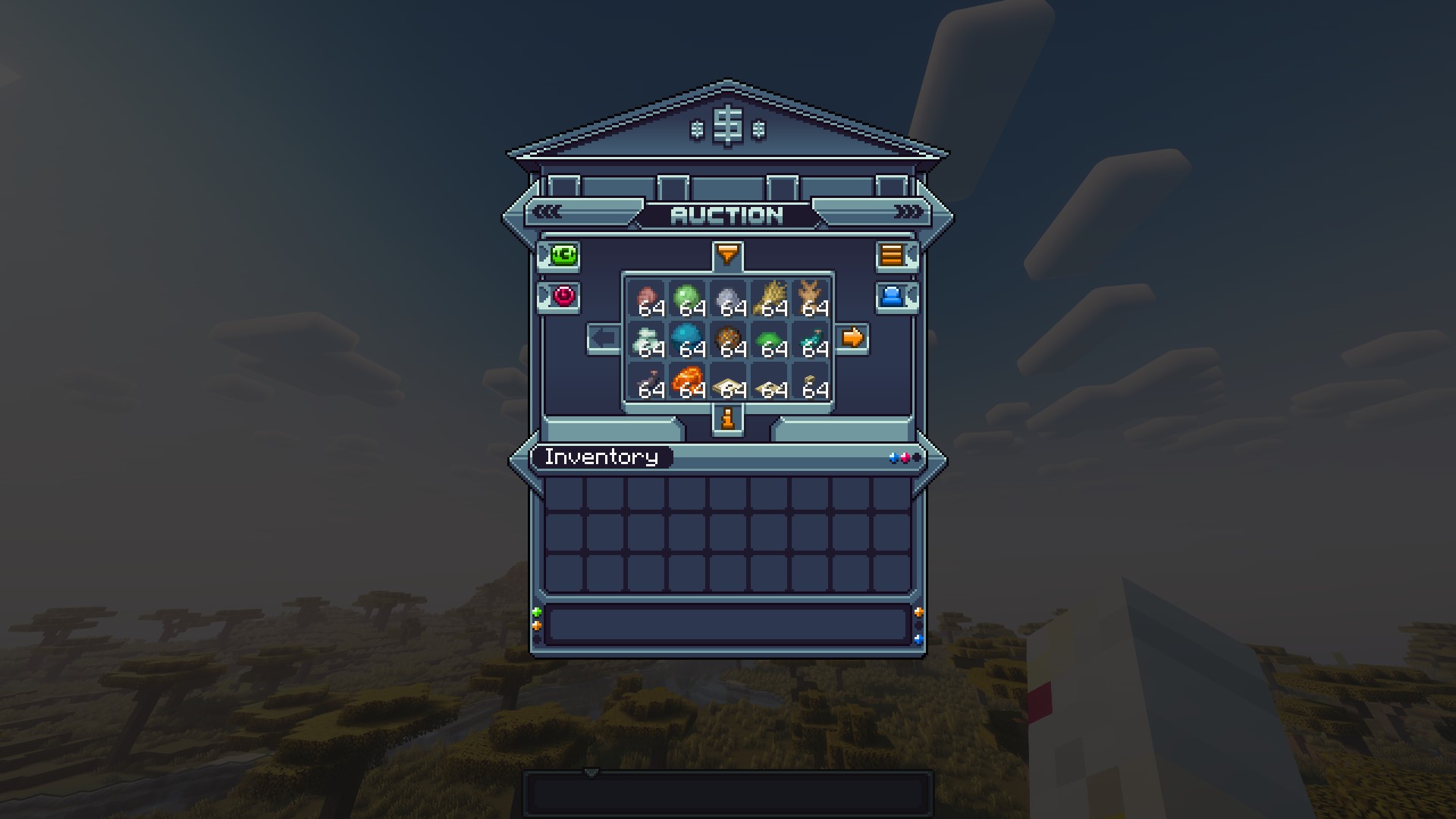The image size is (1456, 819).
Task: Pick the grey lump listing
Action: click(x=728, y=299)
